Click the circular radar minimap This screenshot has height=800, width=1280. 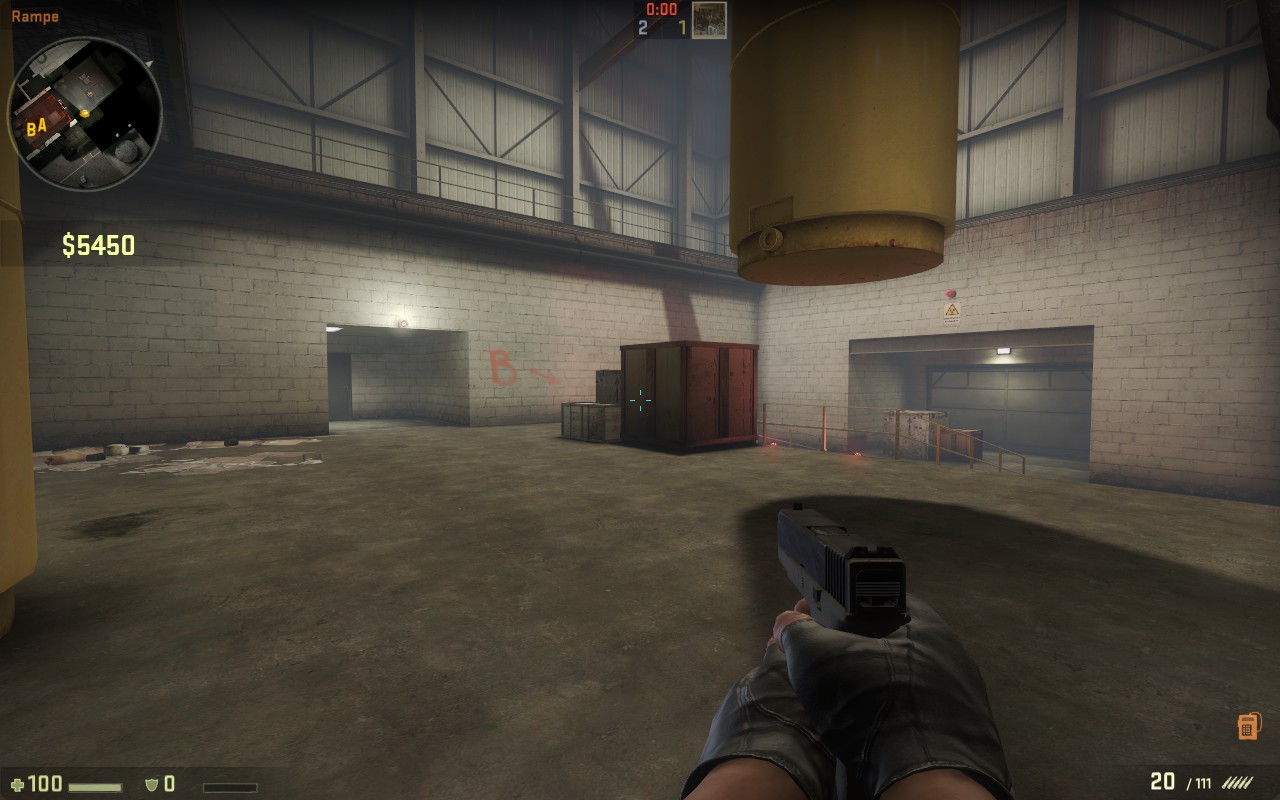pos(85,114)
